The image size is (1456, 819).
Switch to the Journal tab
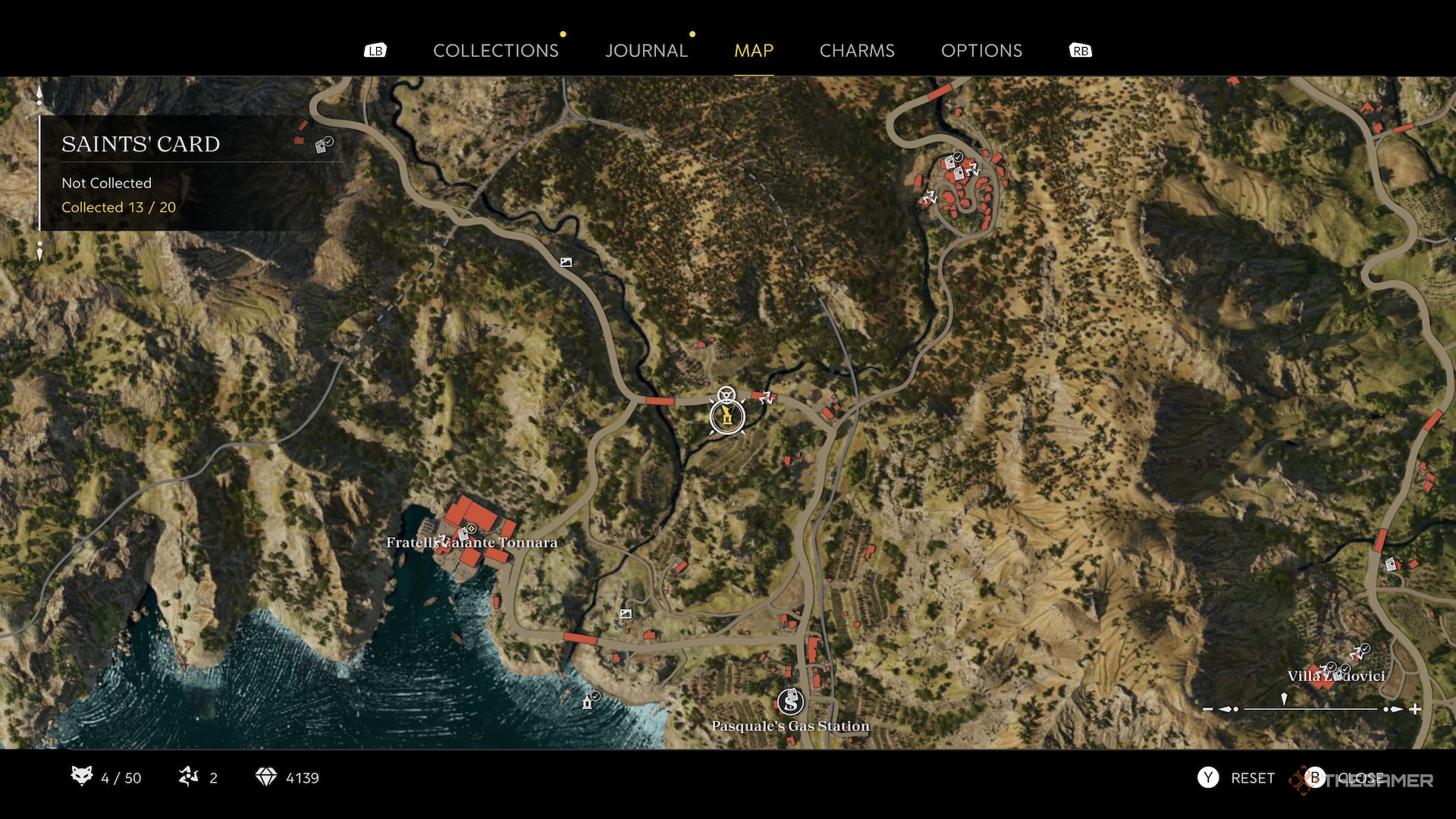point(646,51)
